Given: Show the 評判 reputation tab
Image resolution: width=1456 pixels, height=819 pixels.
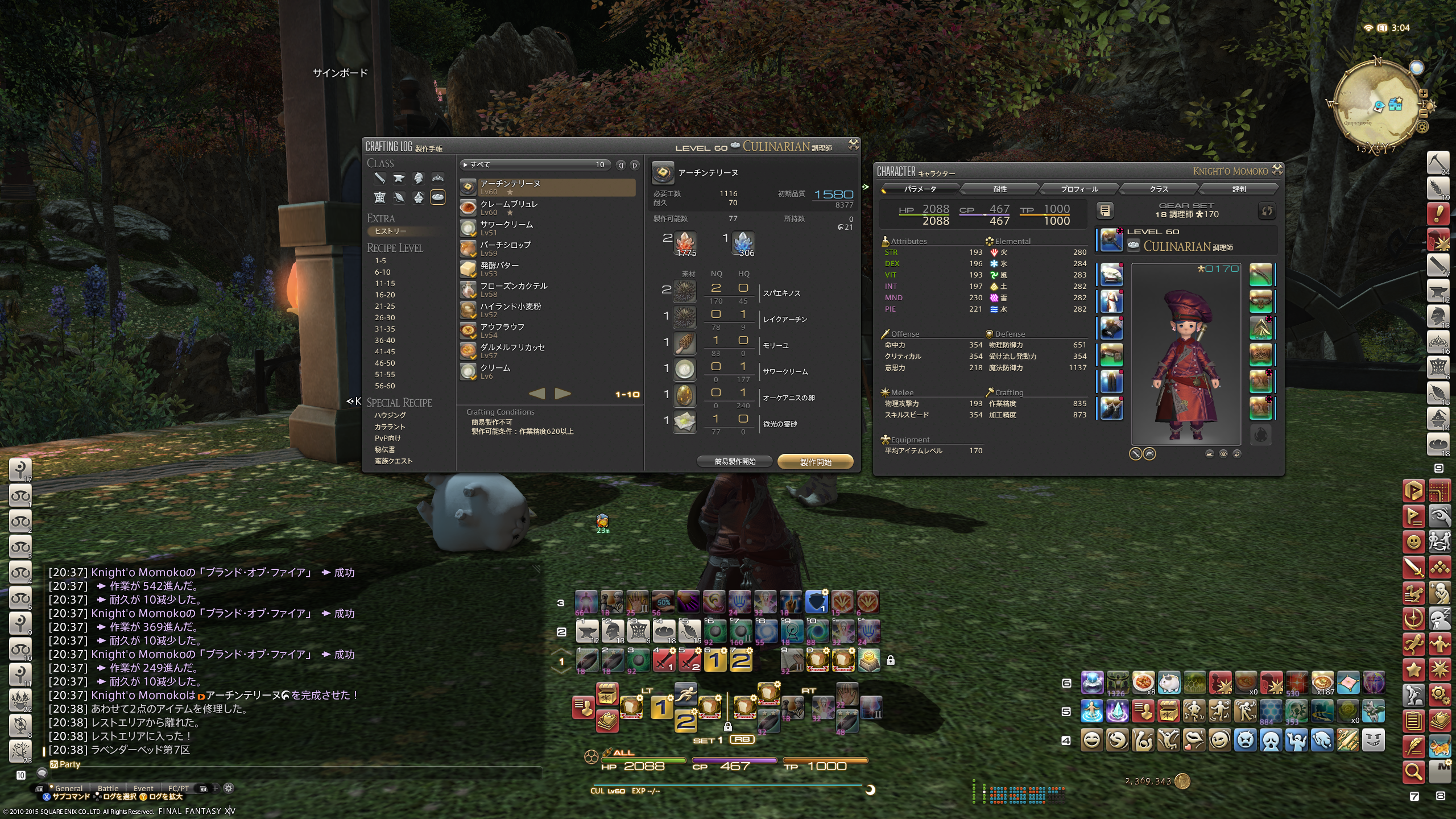Looking at the screenshot, I should pyautogui.click(x=1239, y=189).
